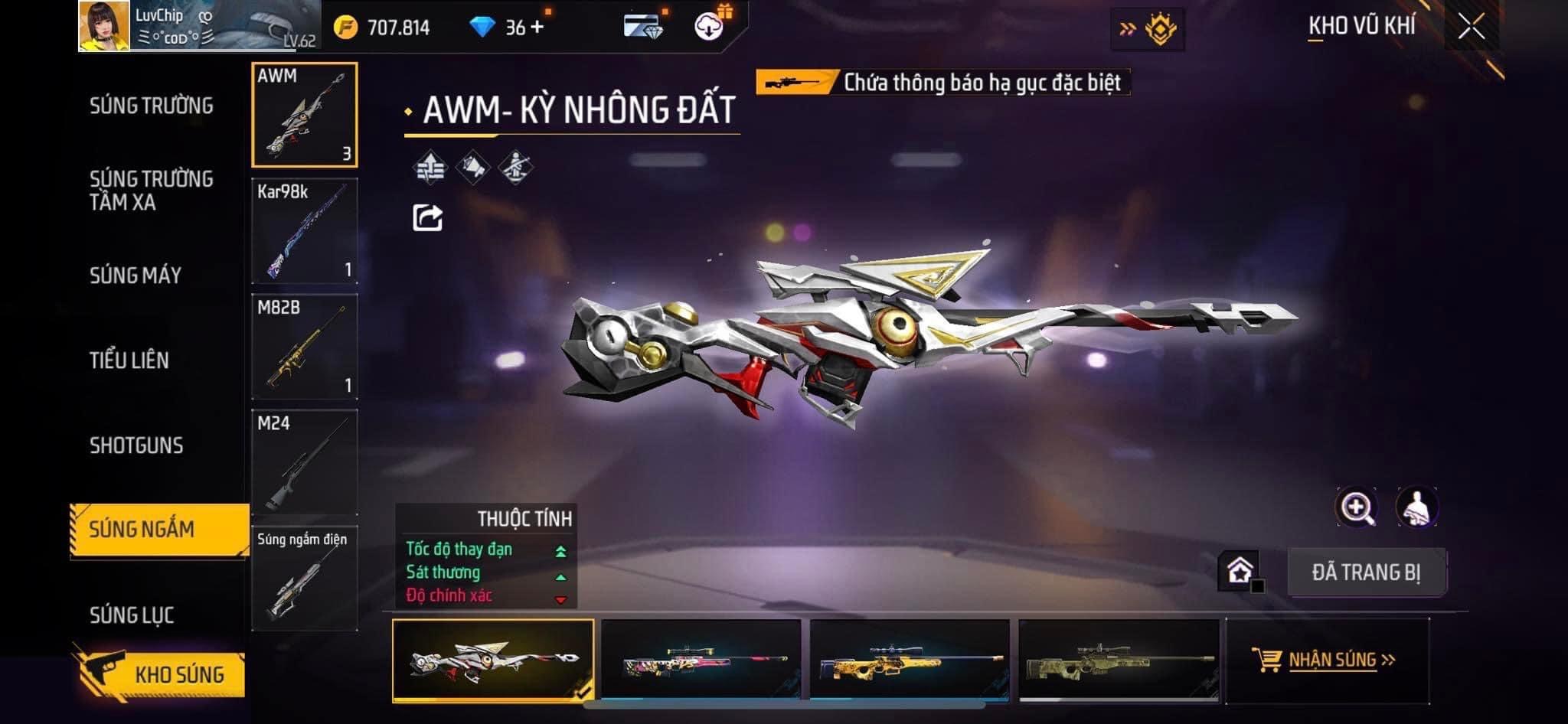The height and width of the screenshot is (724, 1568).
Task: Close the Kho Vũ Khí weapon screen
Action: (1471, 28)
